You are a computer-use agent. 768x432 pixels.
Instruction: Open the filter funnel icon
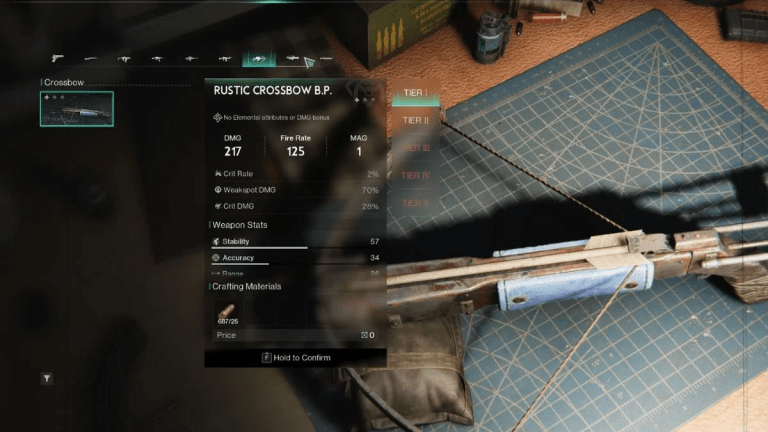coord(47,379)
